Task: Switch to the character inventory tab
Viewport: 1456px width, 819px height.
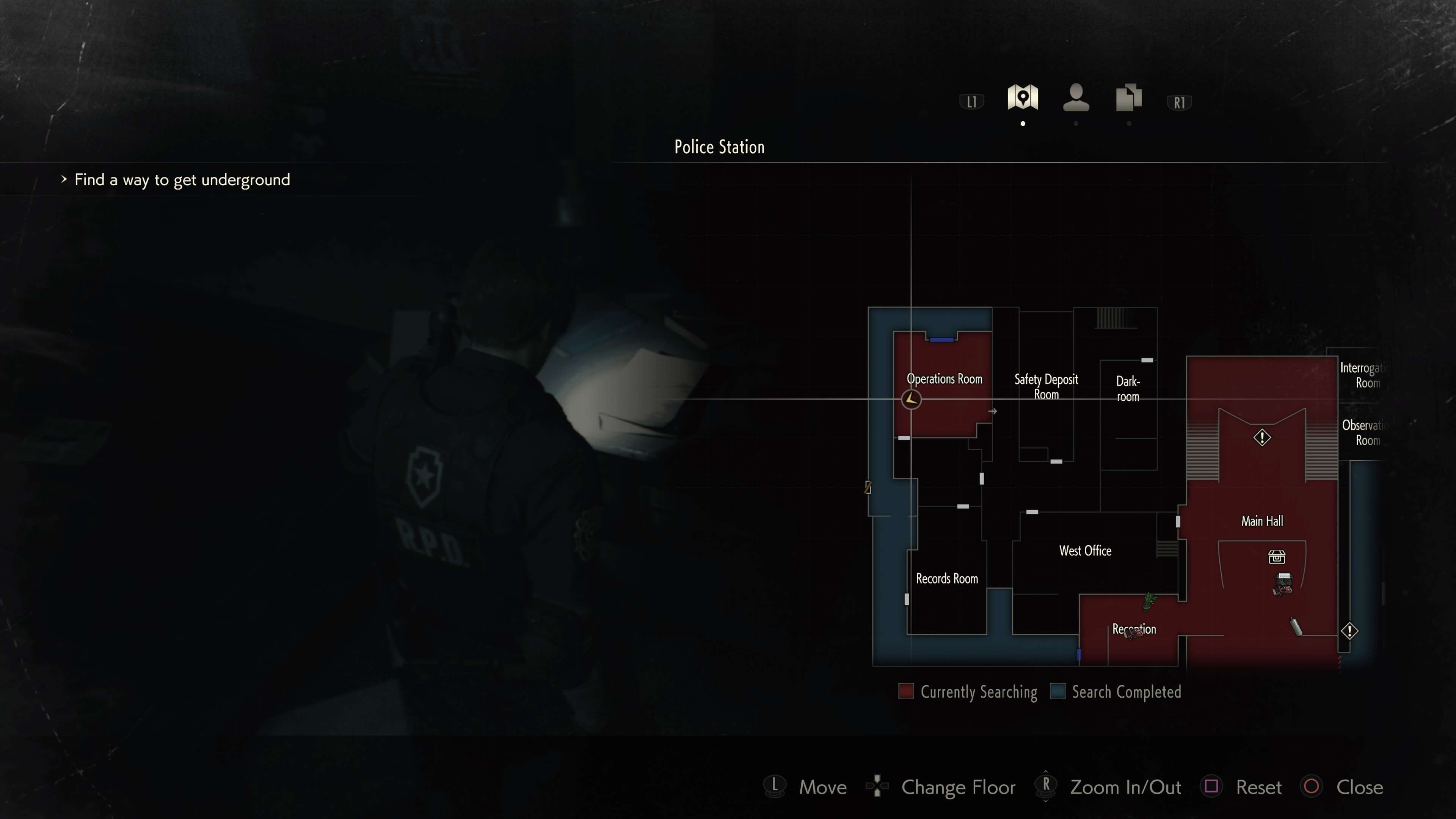Action: pos(1076,97)
